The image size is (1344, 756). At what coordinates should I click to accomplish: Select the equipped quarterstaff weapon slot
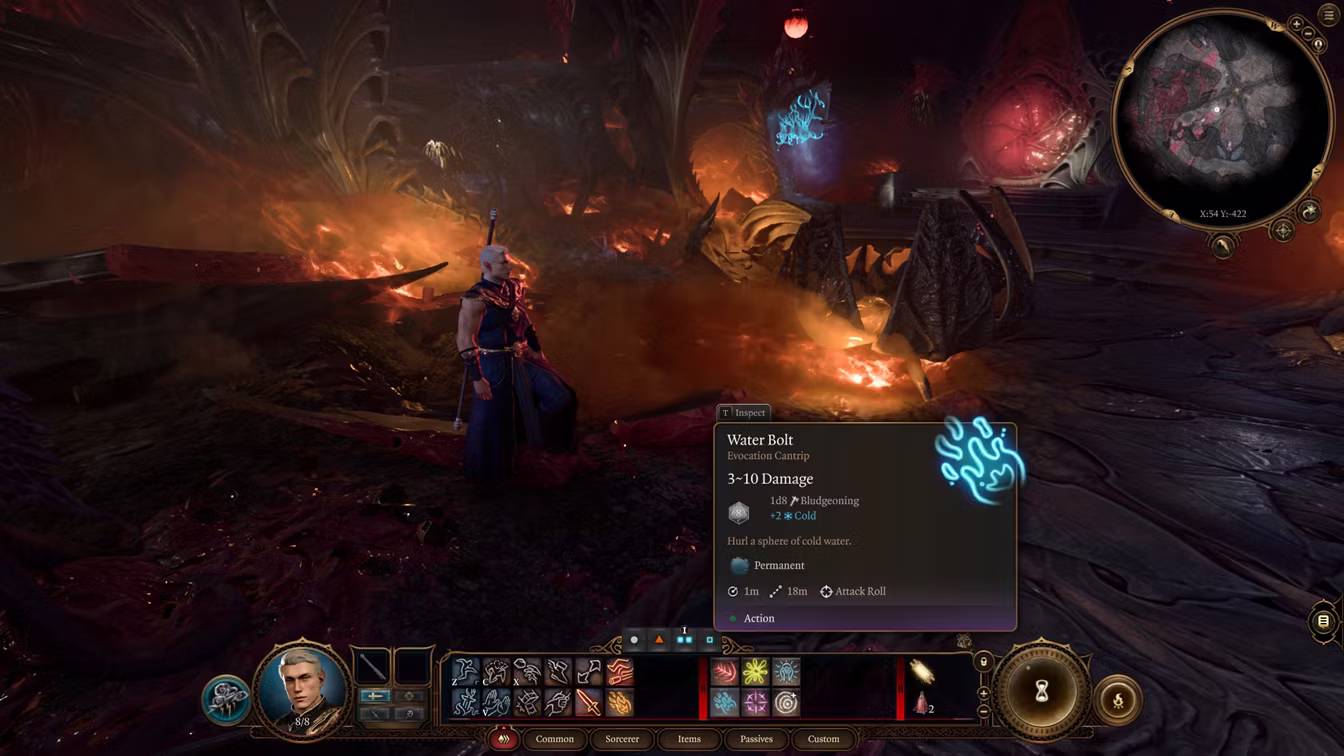373,666
